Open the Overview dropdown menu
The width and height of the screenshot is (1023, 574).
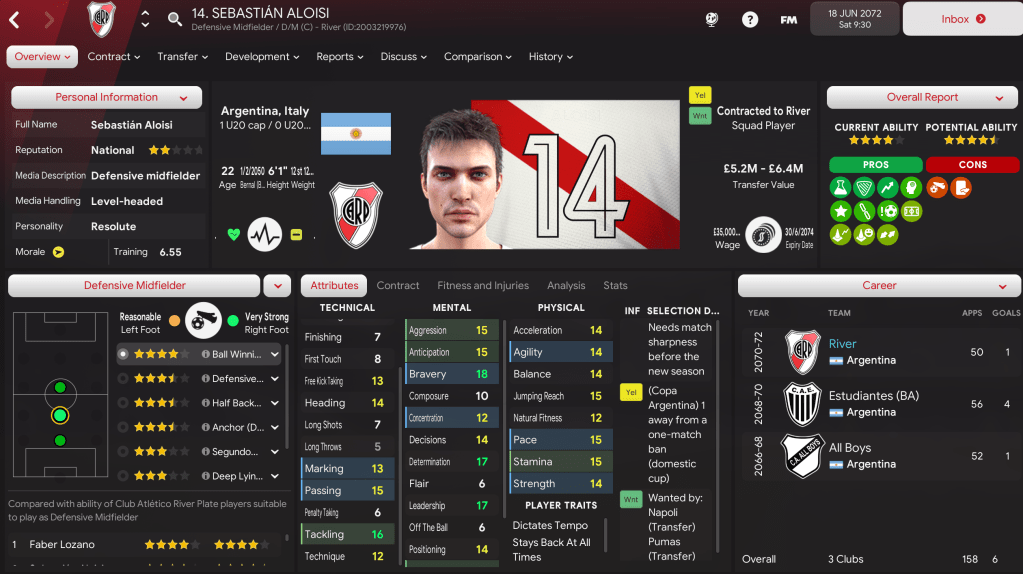[x=42, y=57]
